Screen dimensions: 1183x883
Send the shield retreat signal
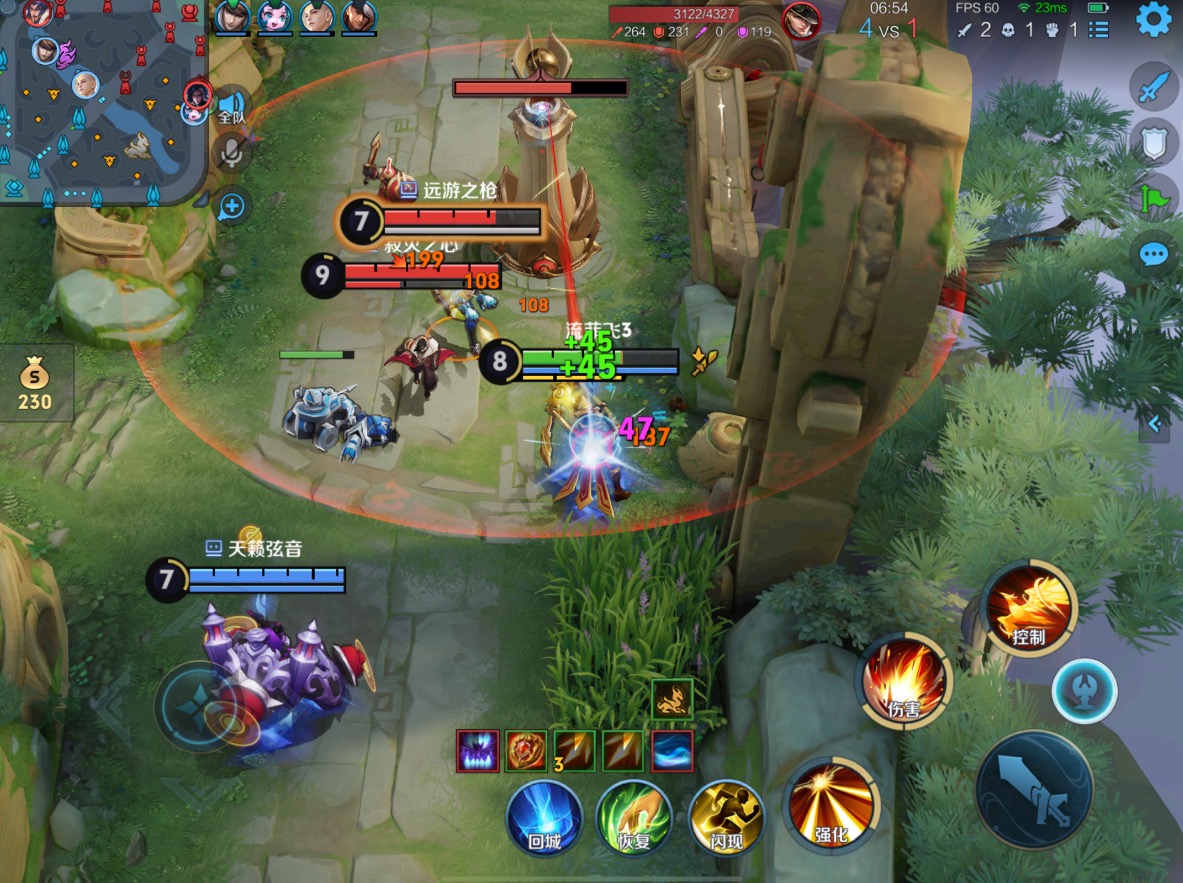pyautogui.click(x=1154, y=143)
